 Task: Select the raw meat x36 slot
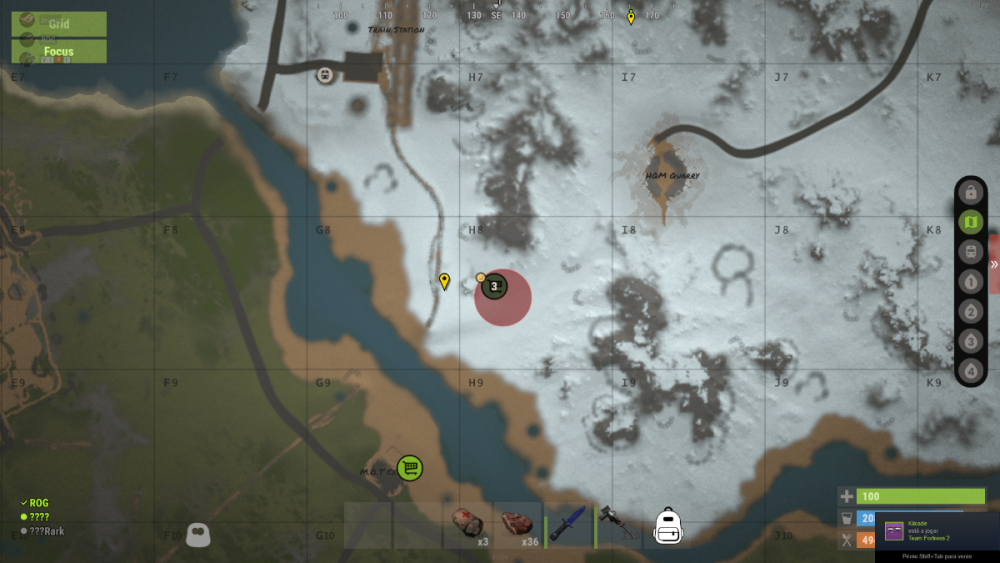tap(518, 525)
